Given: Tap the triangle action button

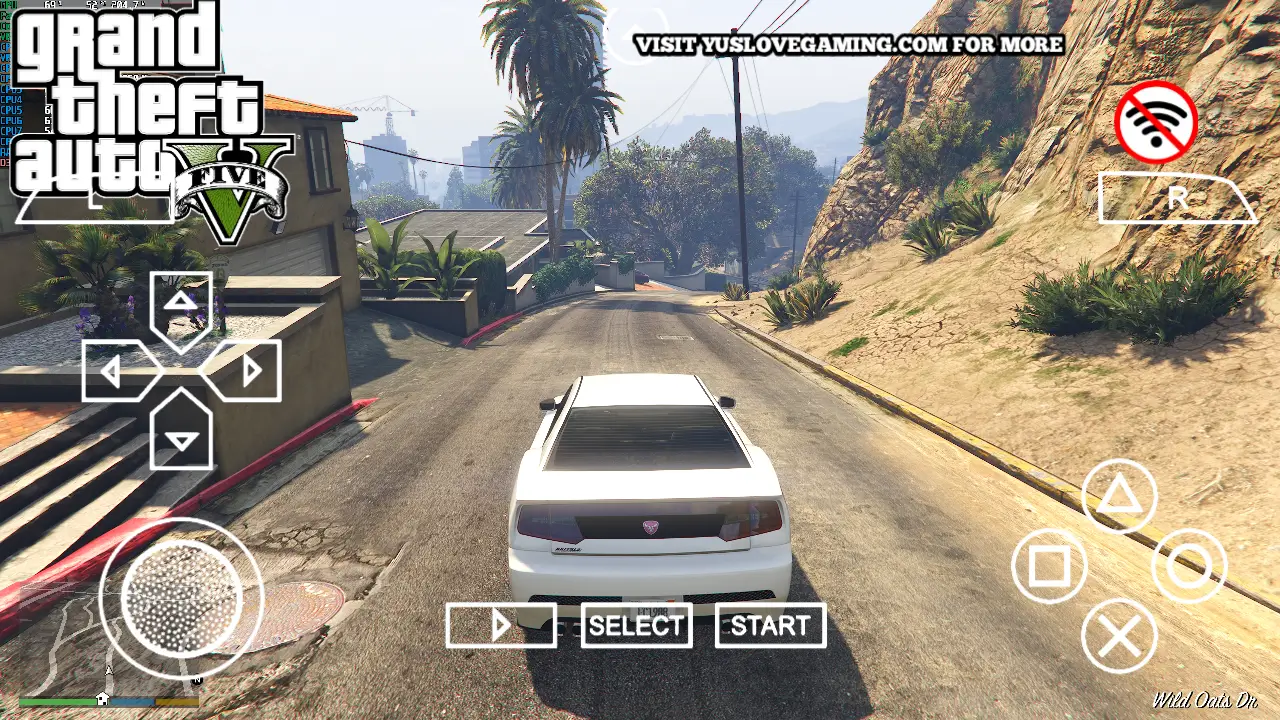Looking at the screenshot, I should 1119,497.
